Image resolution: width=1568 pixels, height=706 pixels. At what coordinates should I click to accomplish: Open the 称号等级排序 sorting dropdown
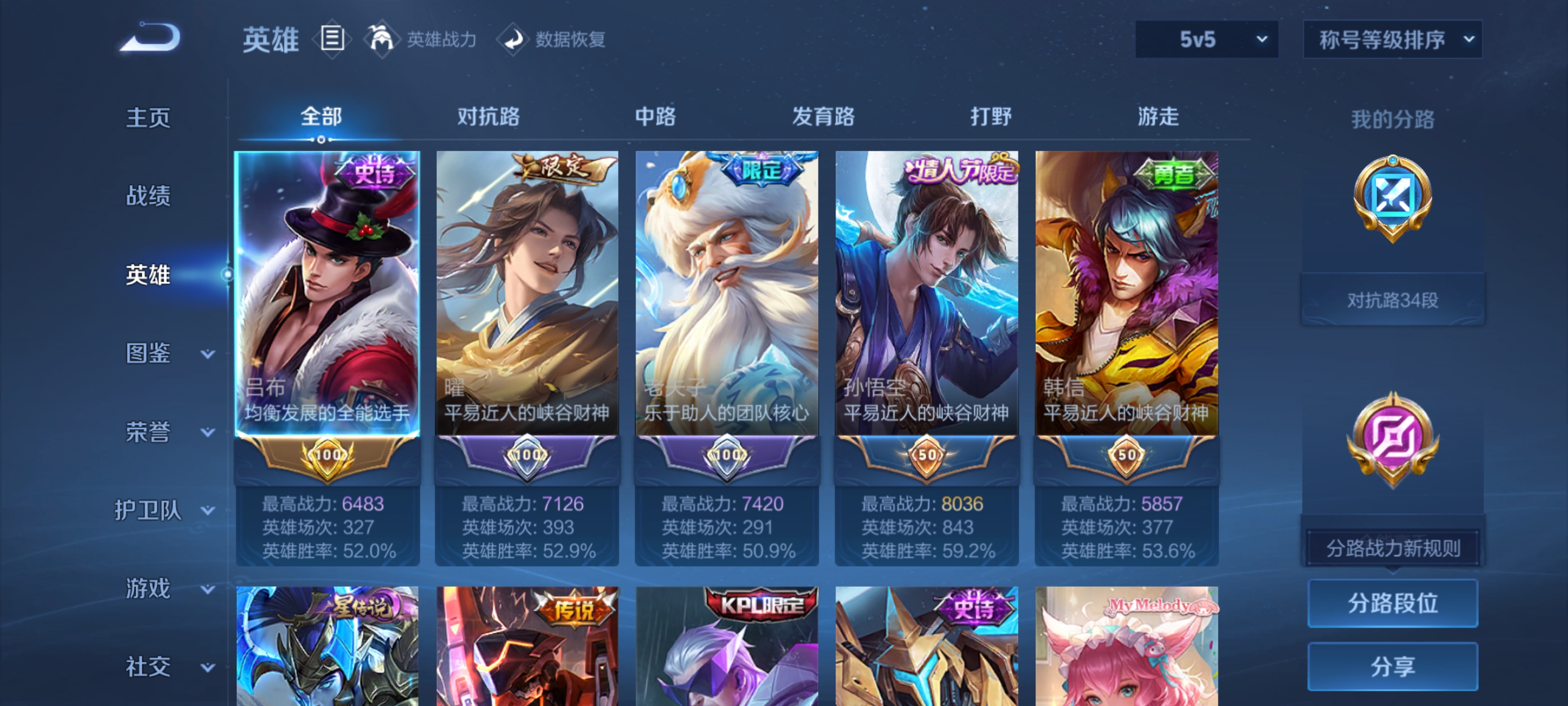[x=1392, y=38]
